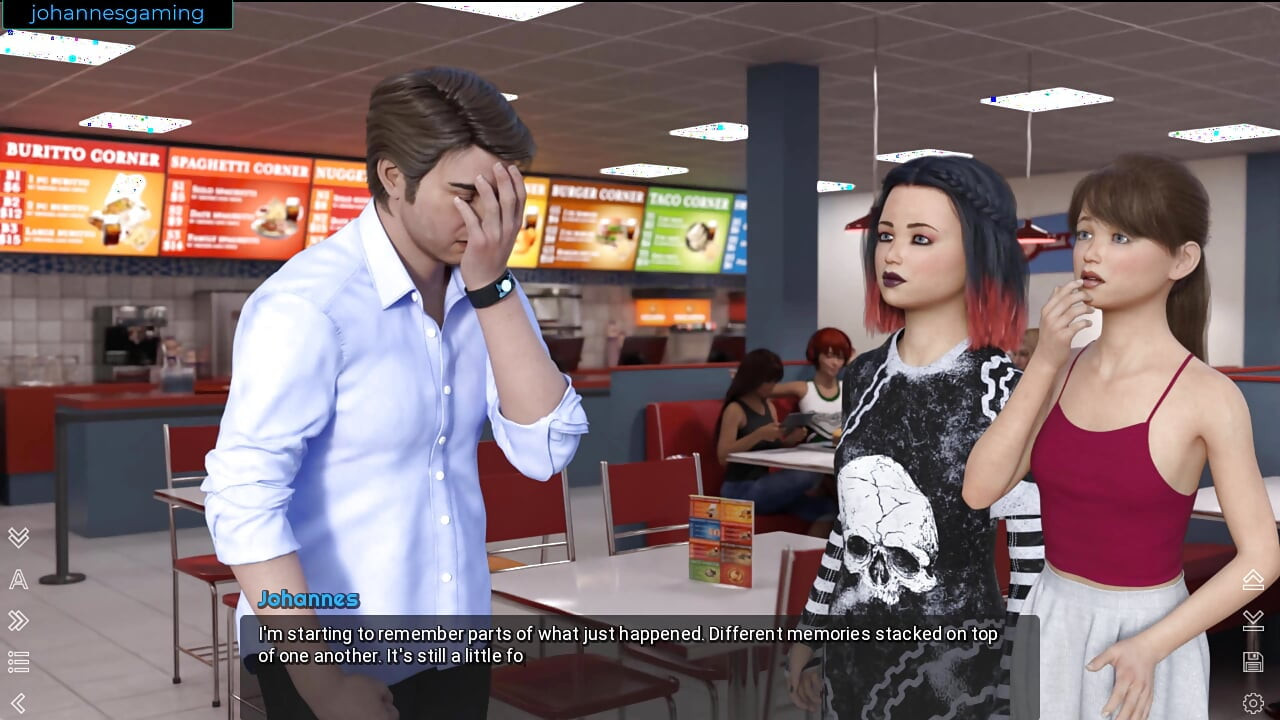Open the dialogue history list icon
The image size is (1280, 720).
click(18, 662)
